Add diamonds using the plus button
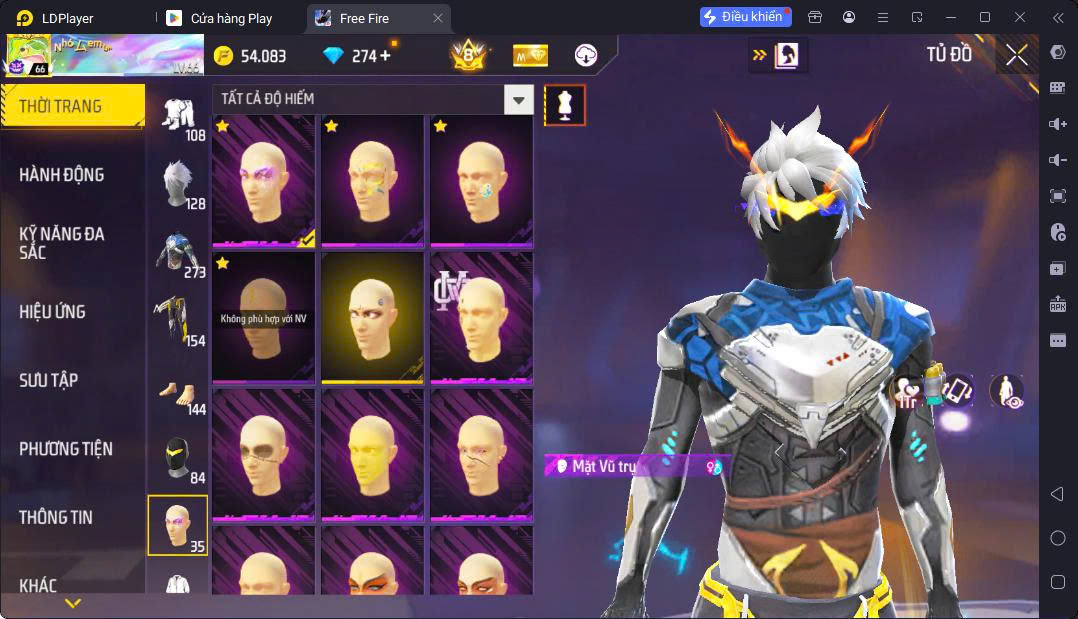This screenshot has height=619, width=1078. (384, 56)
